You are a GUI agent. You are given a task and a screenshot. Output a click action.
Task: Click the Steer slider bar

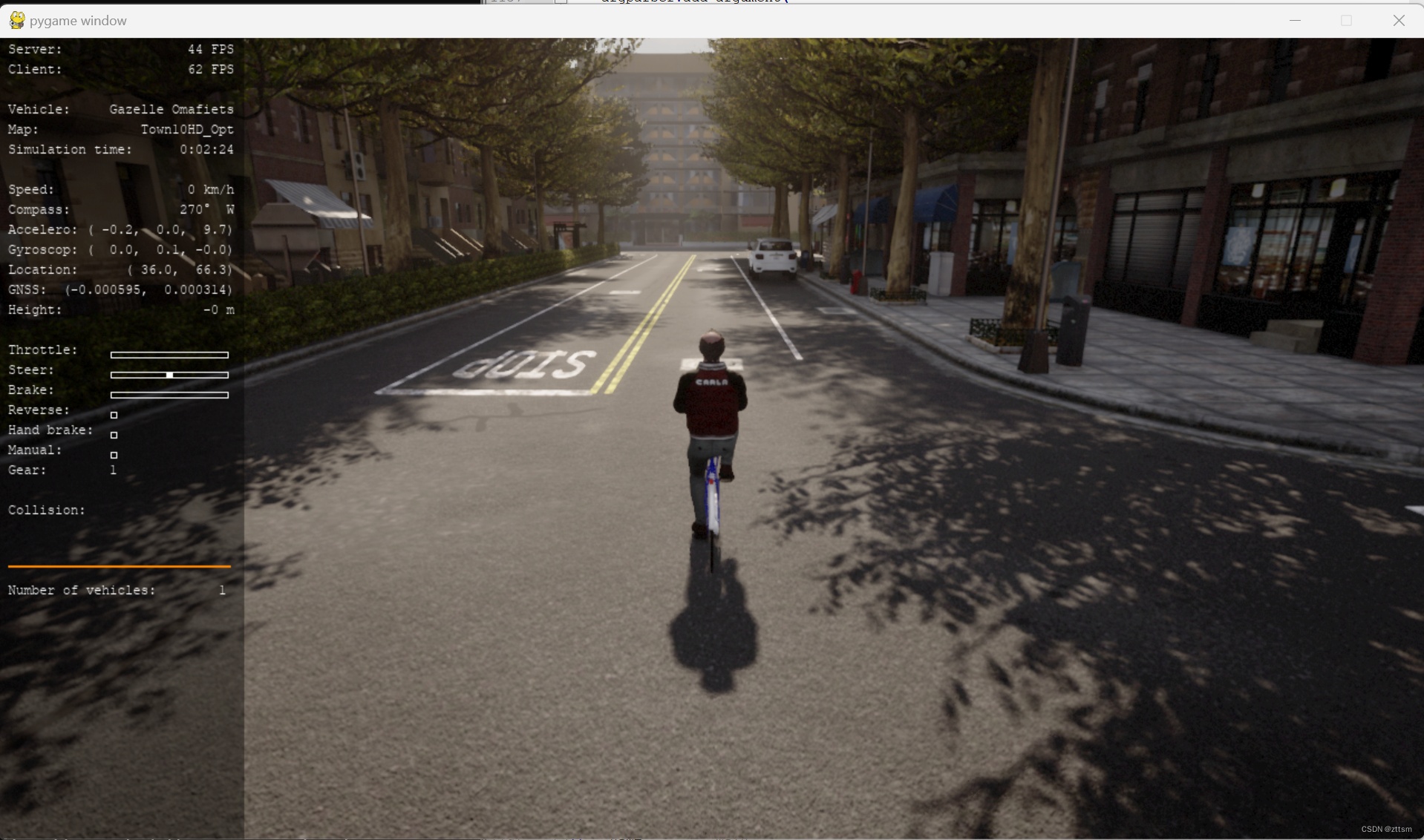tap(169, 375)
